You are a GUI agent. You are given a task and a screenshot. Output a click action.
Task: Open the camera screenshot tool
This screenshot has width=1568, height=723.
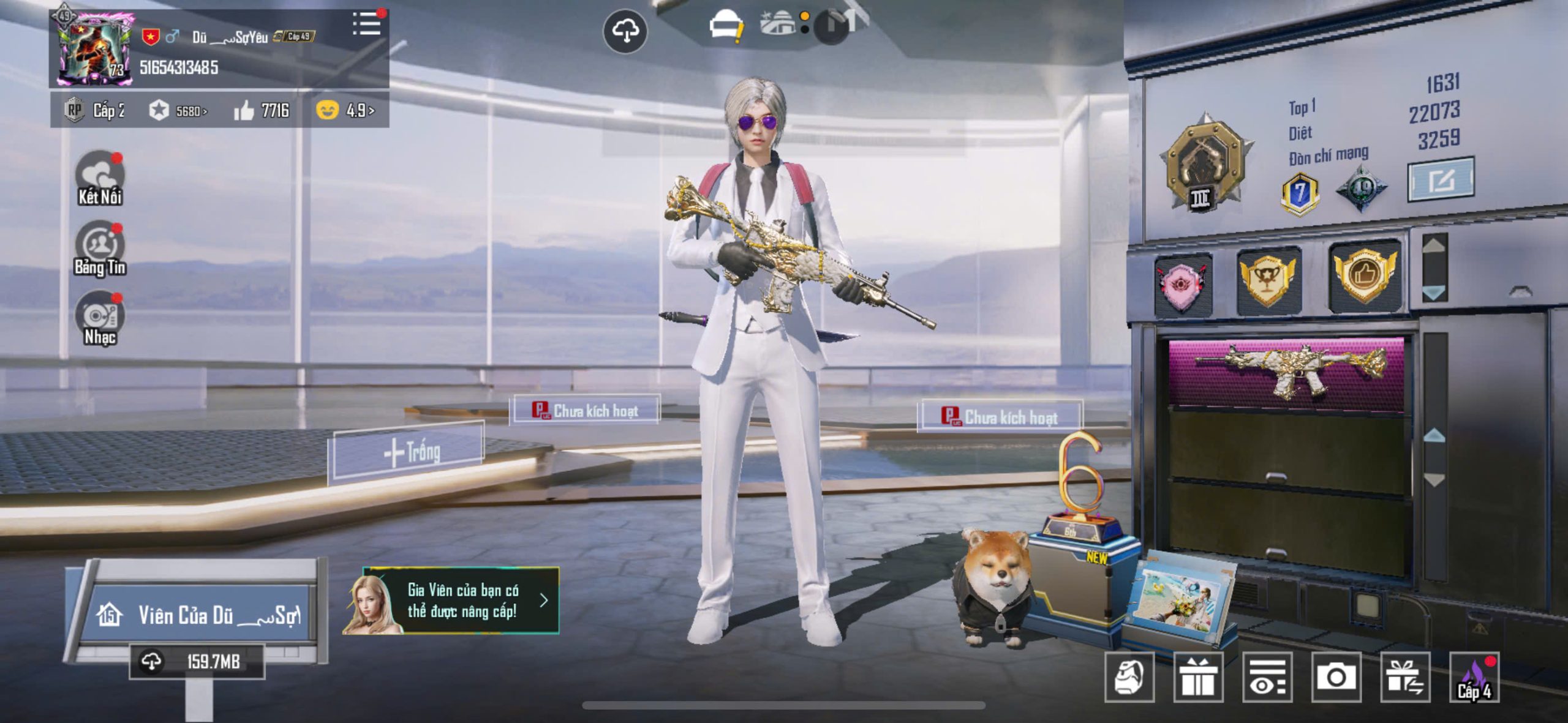(x=1336, y=676)
